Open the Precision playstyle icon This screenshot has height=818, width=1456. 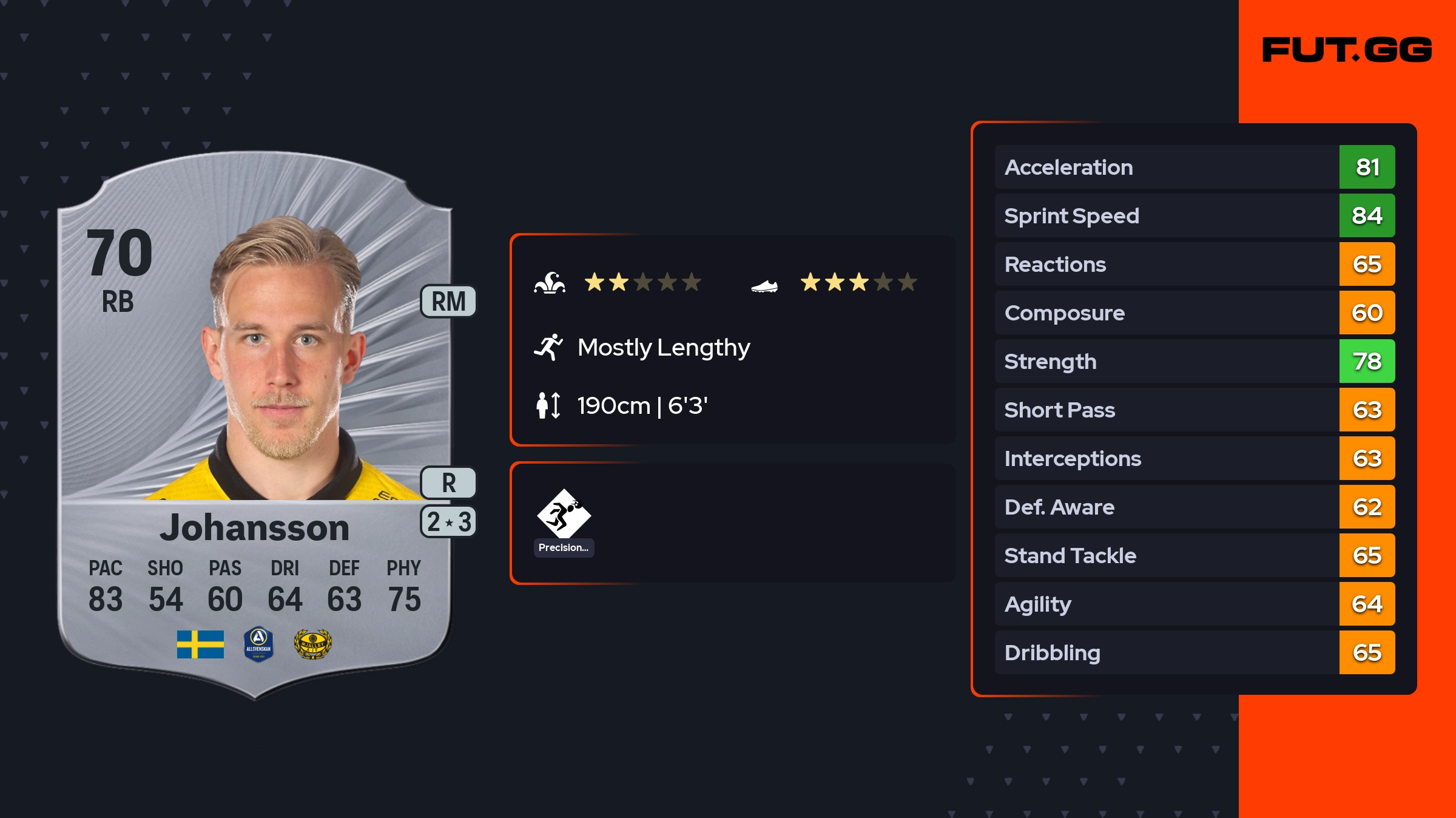click(564, 515)
